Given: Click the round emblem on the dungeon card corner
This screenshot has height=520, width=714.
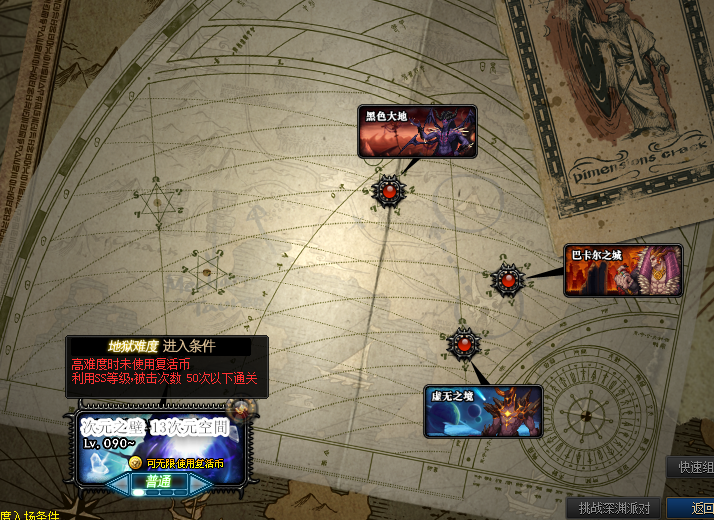Looking at the screenshot, I should 240,408.
